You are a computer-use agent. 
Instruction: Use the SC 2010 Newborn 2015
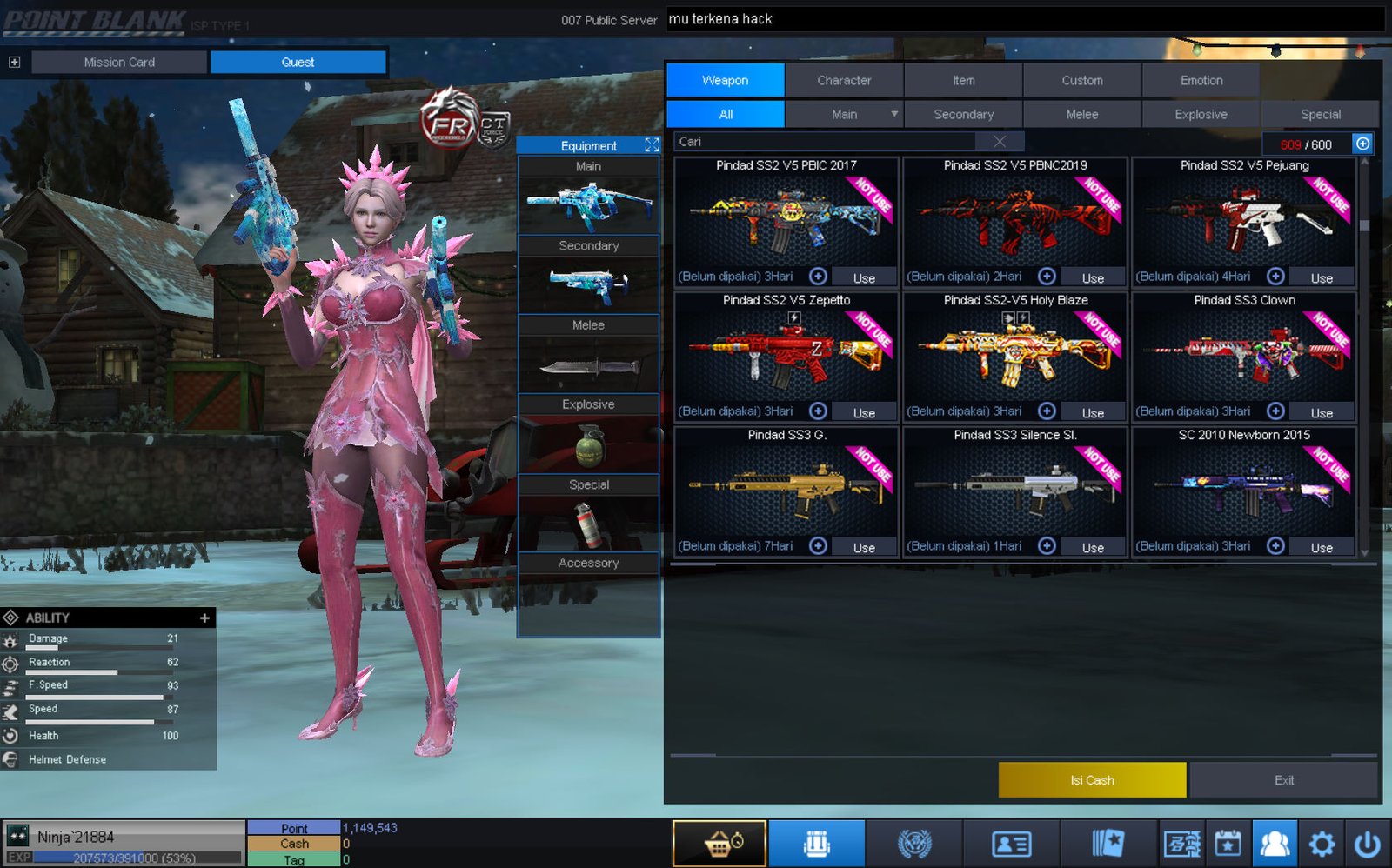(1322, 547)
